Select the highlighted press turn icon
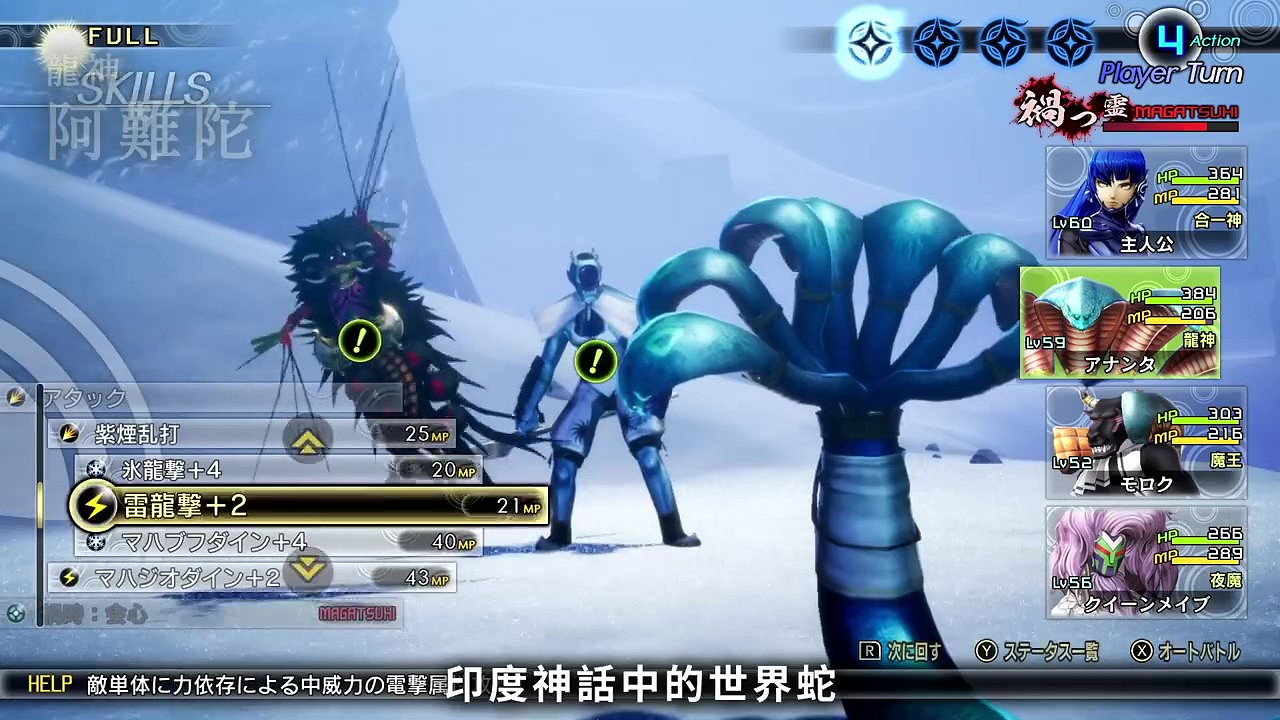The height and width of the screenshot is (720, 1280). coord(868,42)
